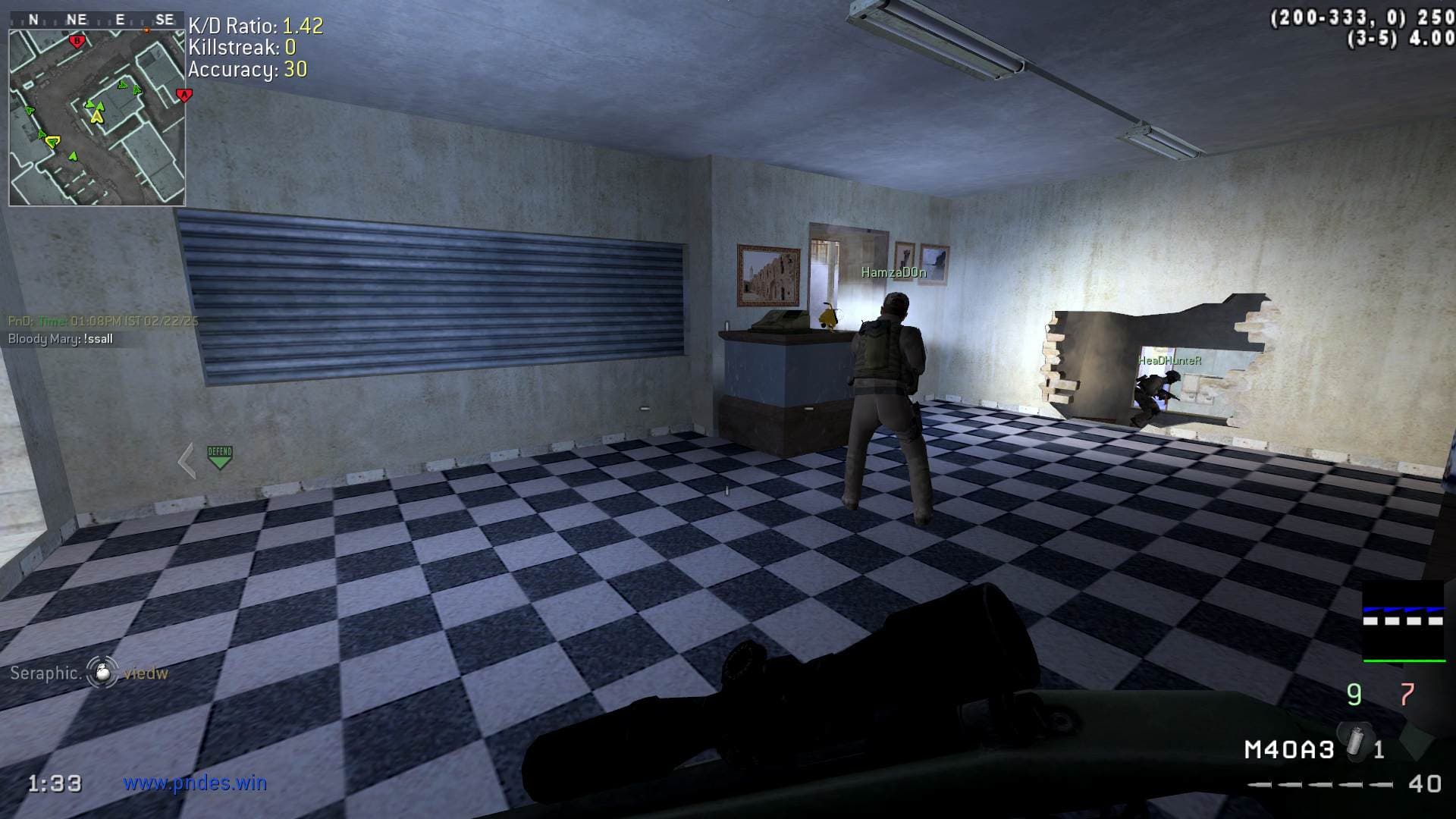Click the compass heading strip
Screen dimensions: 1456x819
click(x=97, y=20)
